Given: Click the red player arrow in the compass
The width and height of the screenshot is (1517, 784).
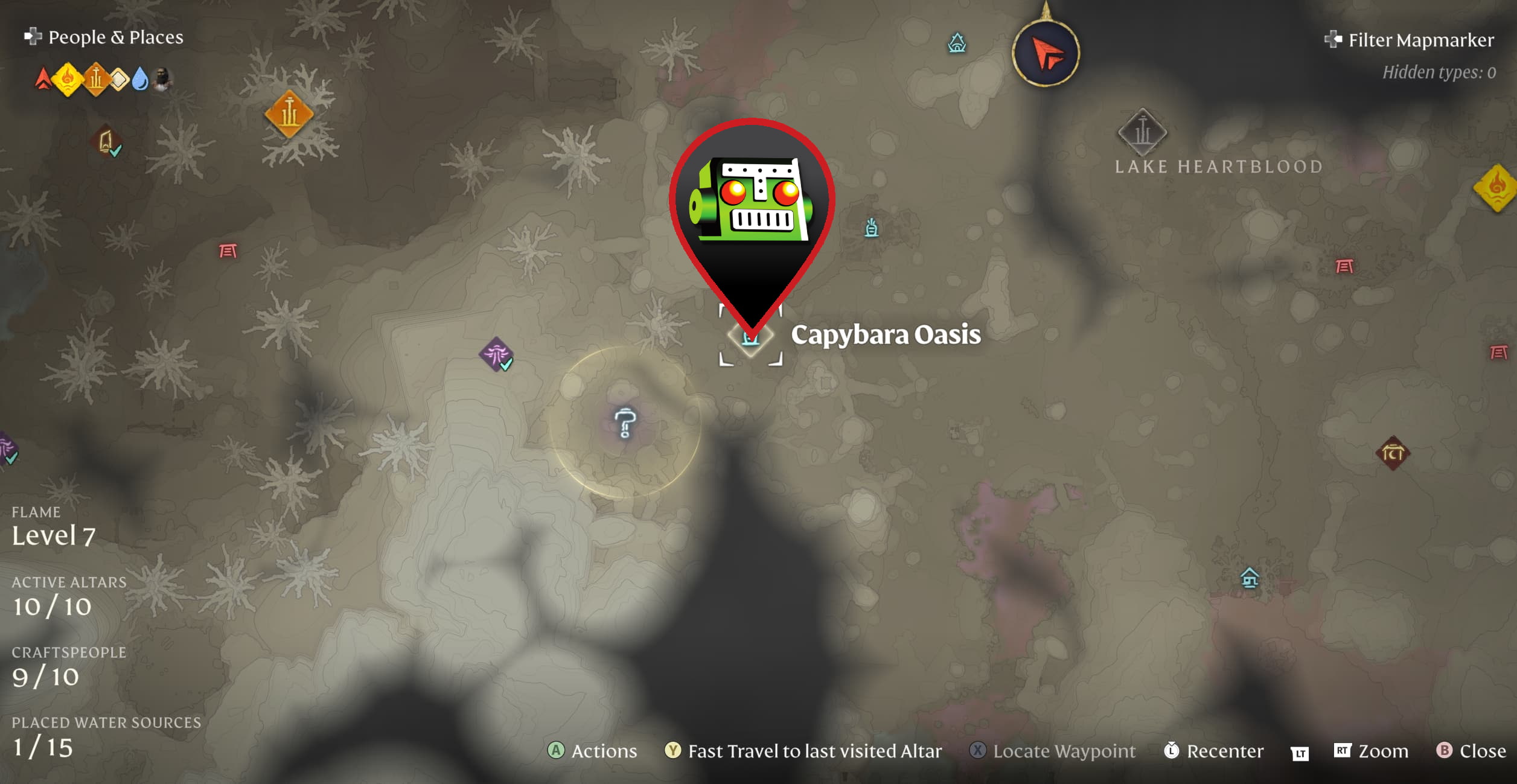Looking at the screenshot, I should (1046, 51).
